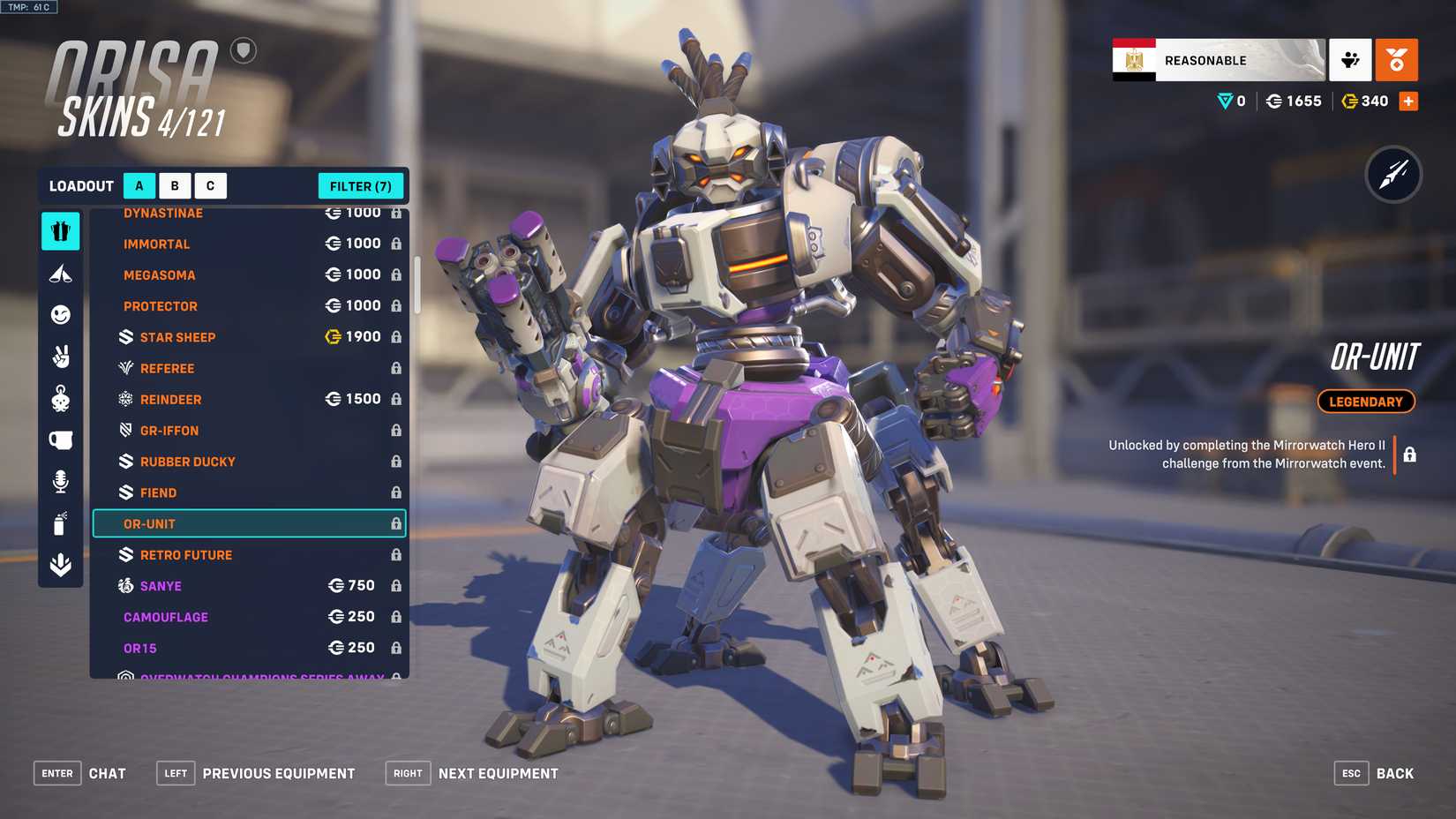Click the hero quick-play jet icon top right
The width and height of the screenshot is (1456, 819).
click(1396, 175)
